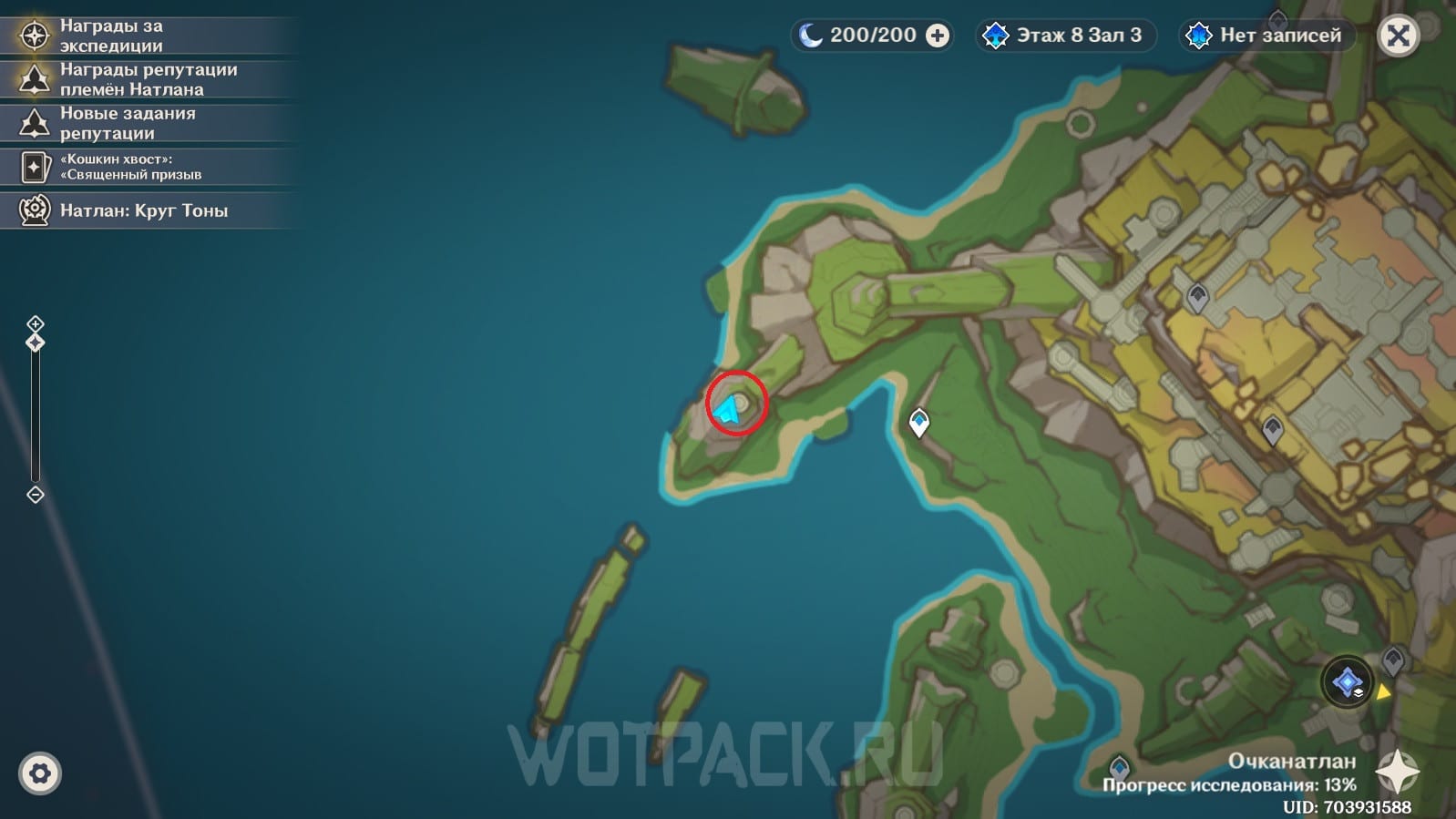Open map settings gear button
Image resolution: width=1456 pixels, height=819 pixels.
point(39,773)
